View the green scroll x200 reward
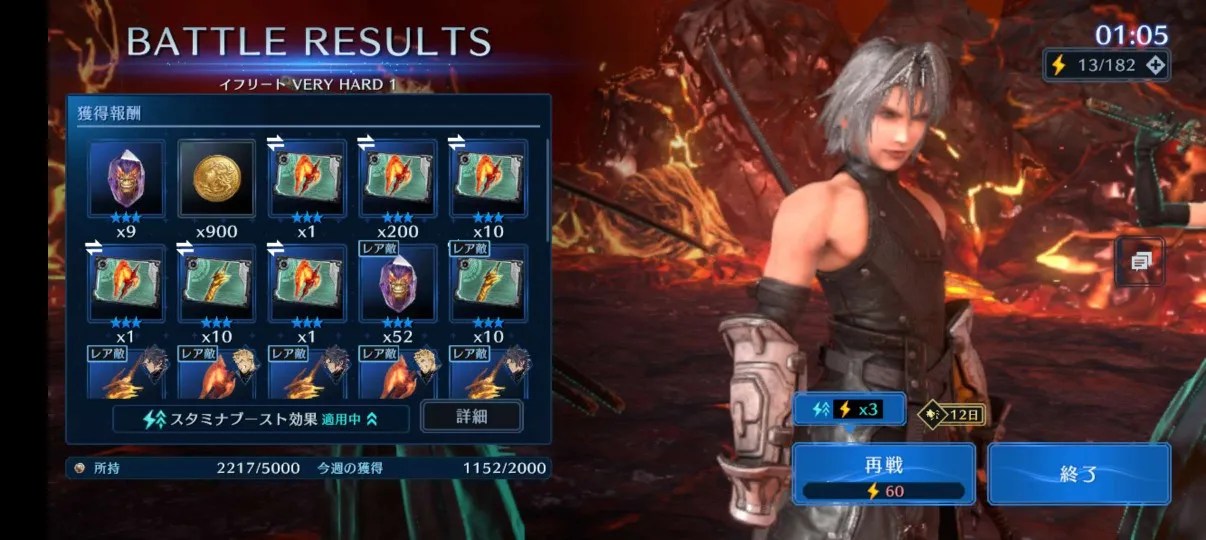This screenshot has width=1206, height=540. click(x=397, y=179)
